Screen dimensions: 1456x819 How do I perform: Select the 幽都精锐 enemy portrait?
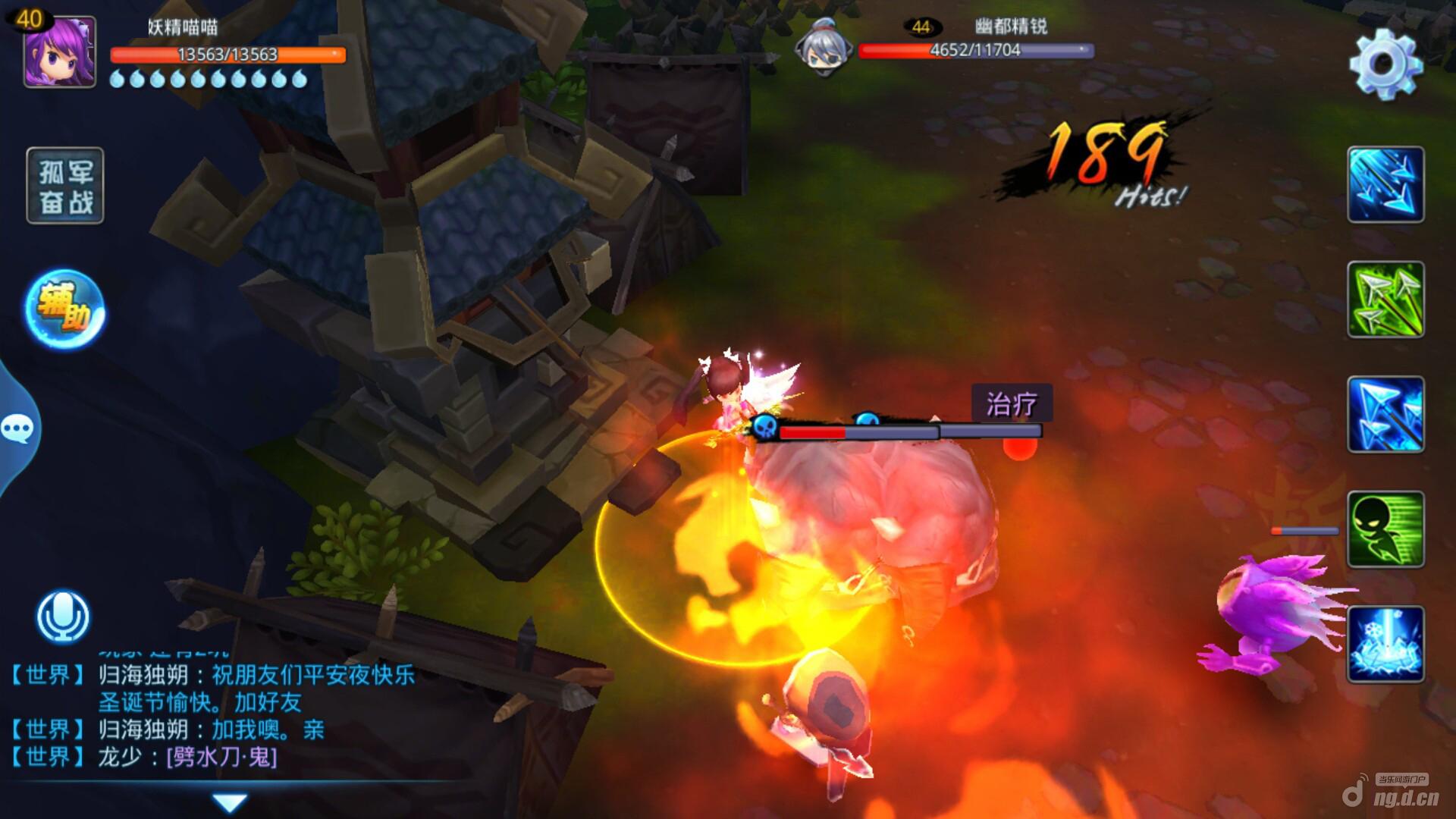pos(823,47)
